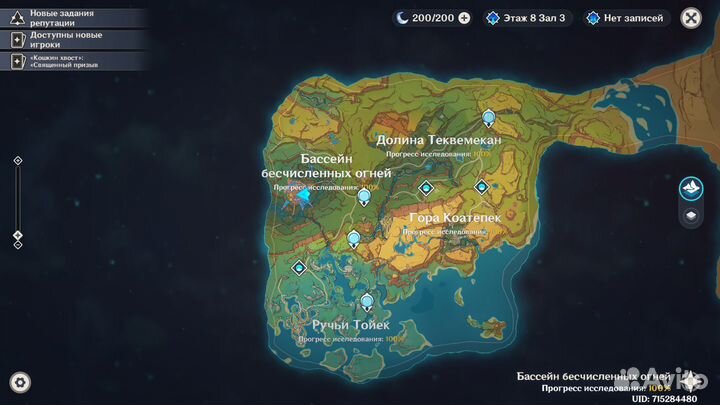Click the map zoom-out button below the slider

click(17, 247)
